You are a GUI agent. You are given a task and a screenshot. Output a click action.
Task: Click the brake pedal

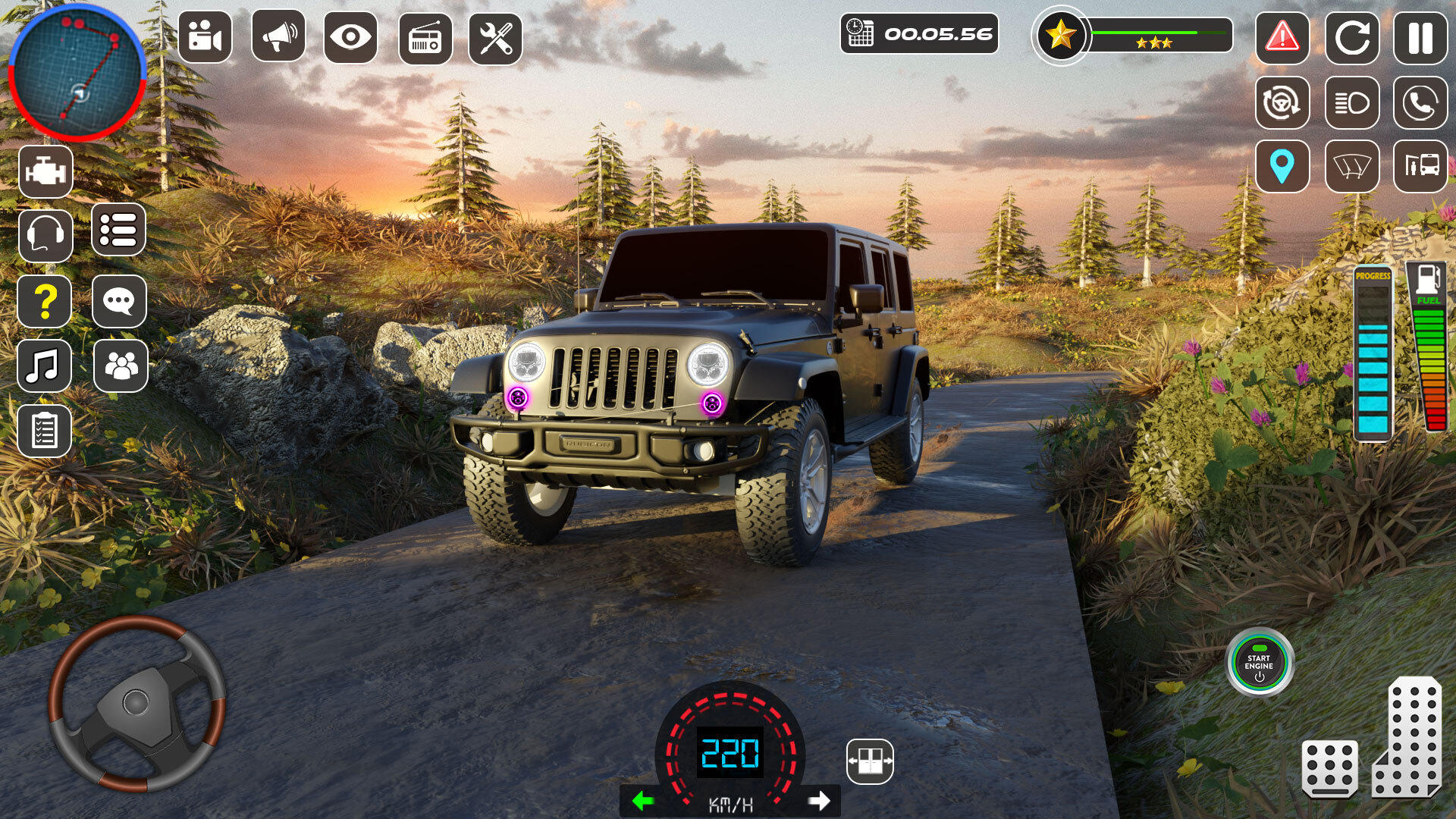click(1329, 769)
